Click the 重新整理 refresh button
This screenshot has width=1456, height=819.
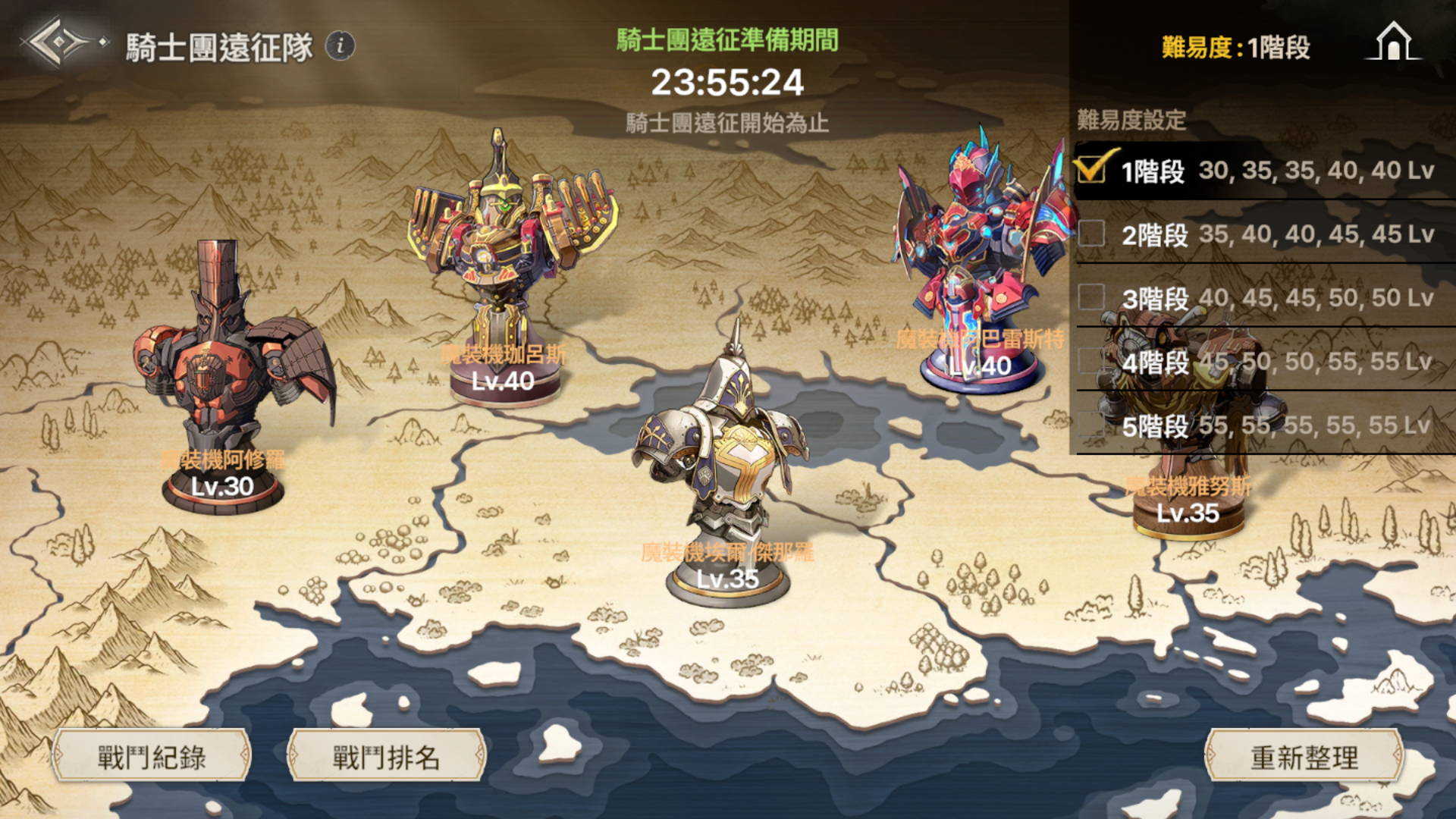pos(1304,756)
